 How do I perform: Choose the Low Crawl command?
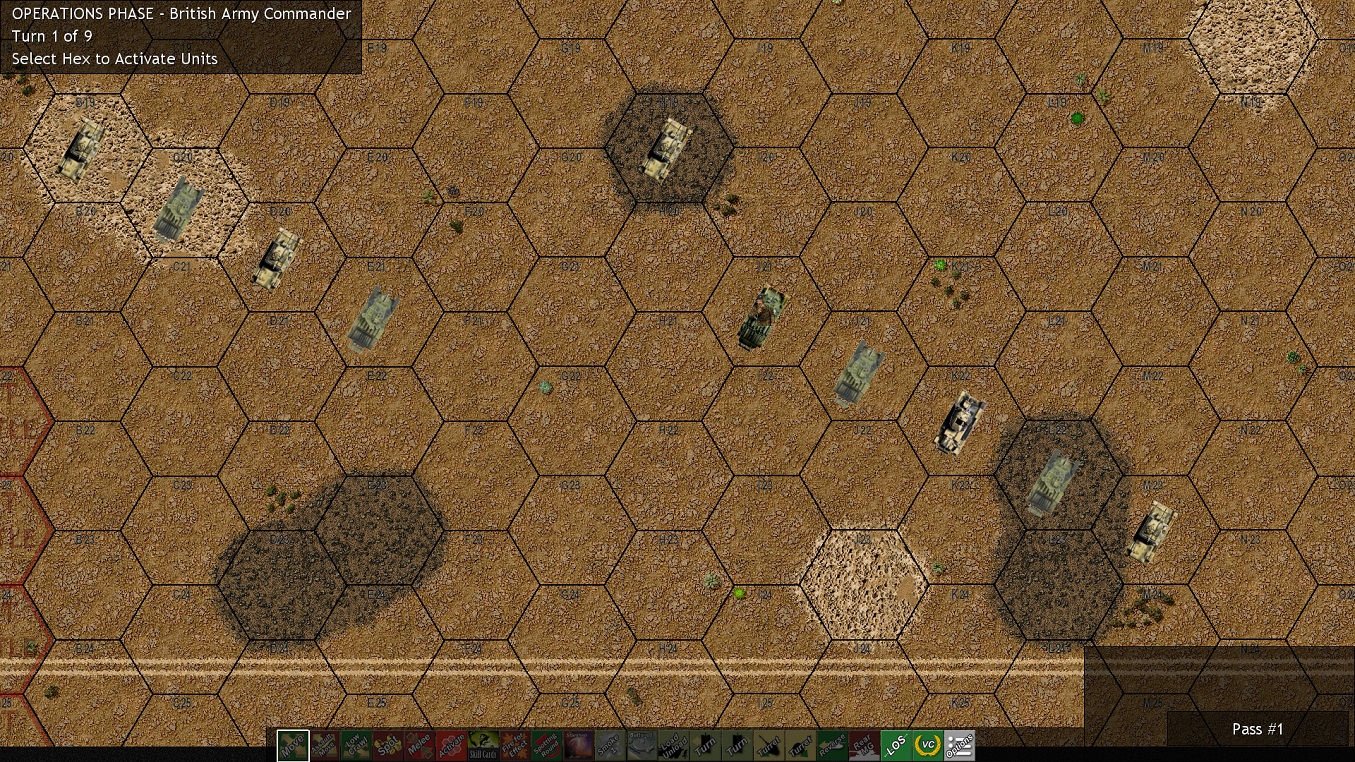[356, 746]
